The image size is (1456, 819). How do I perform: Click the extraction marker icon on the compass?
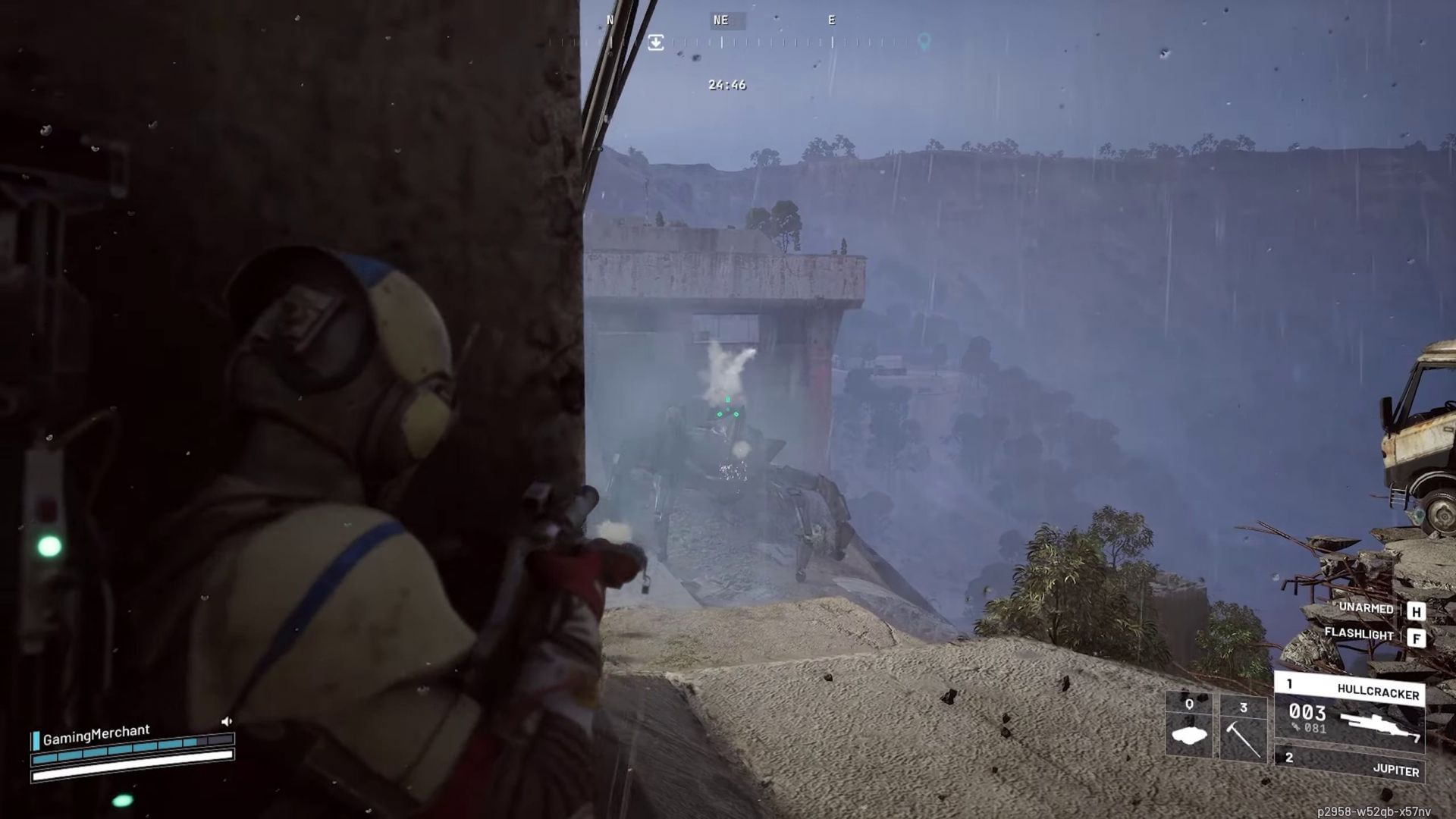tap(656, 42)
